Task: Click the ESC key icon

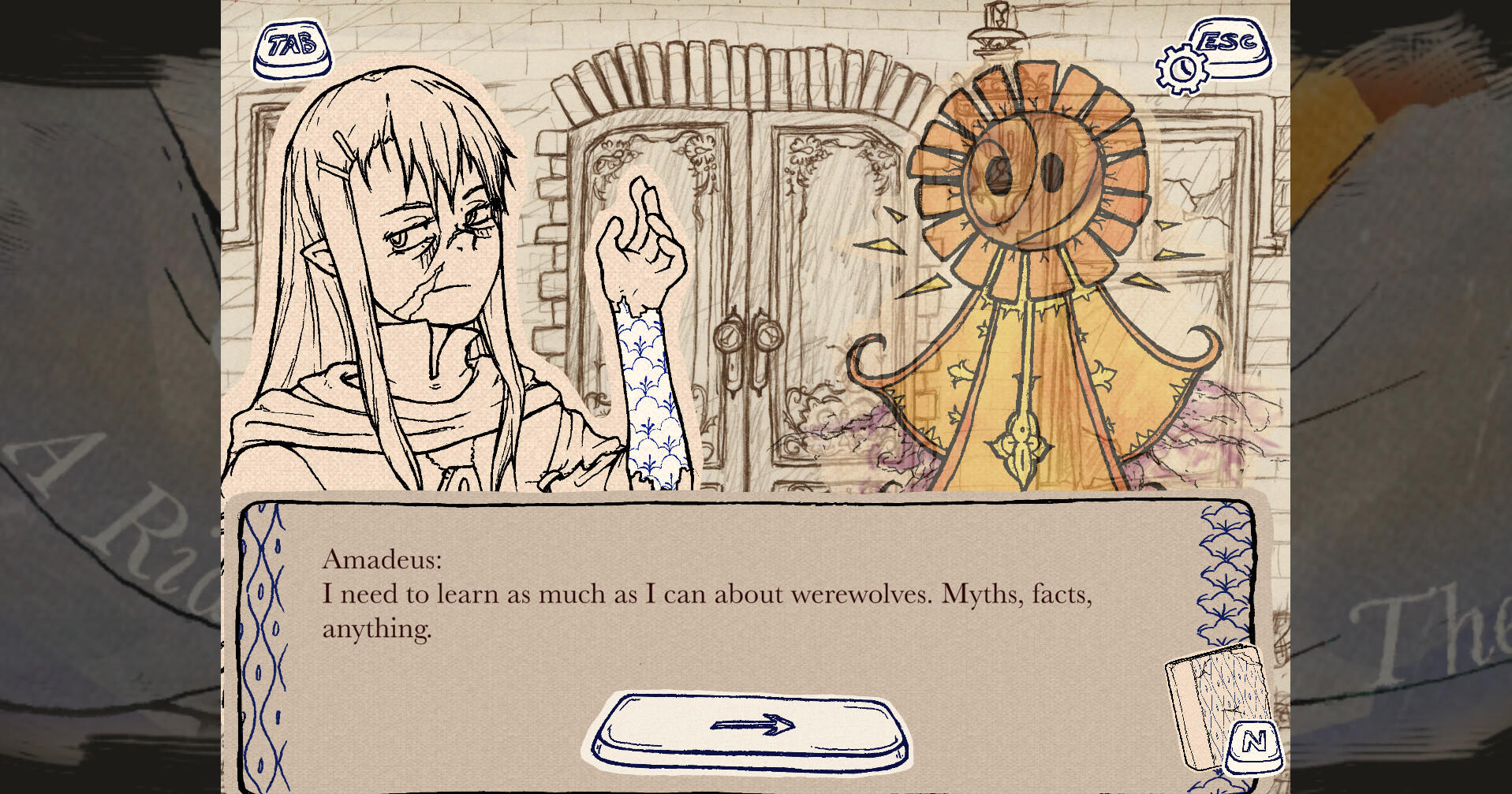Action: tap(1234, 45)
